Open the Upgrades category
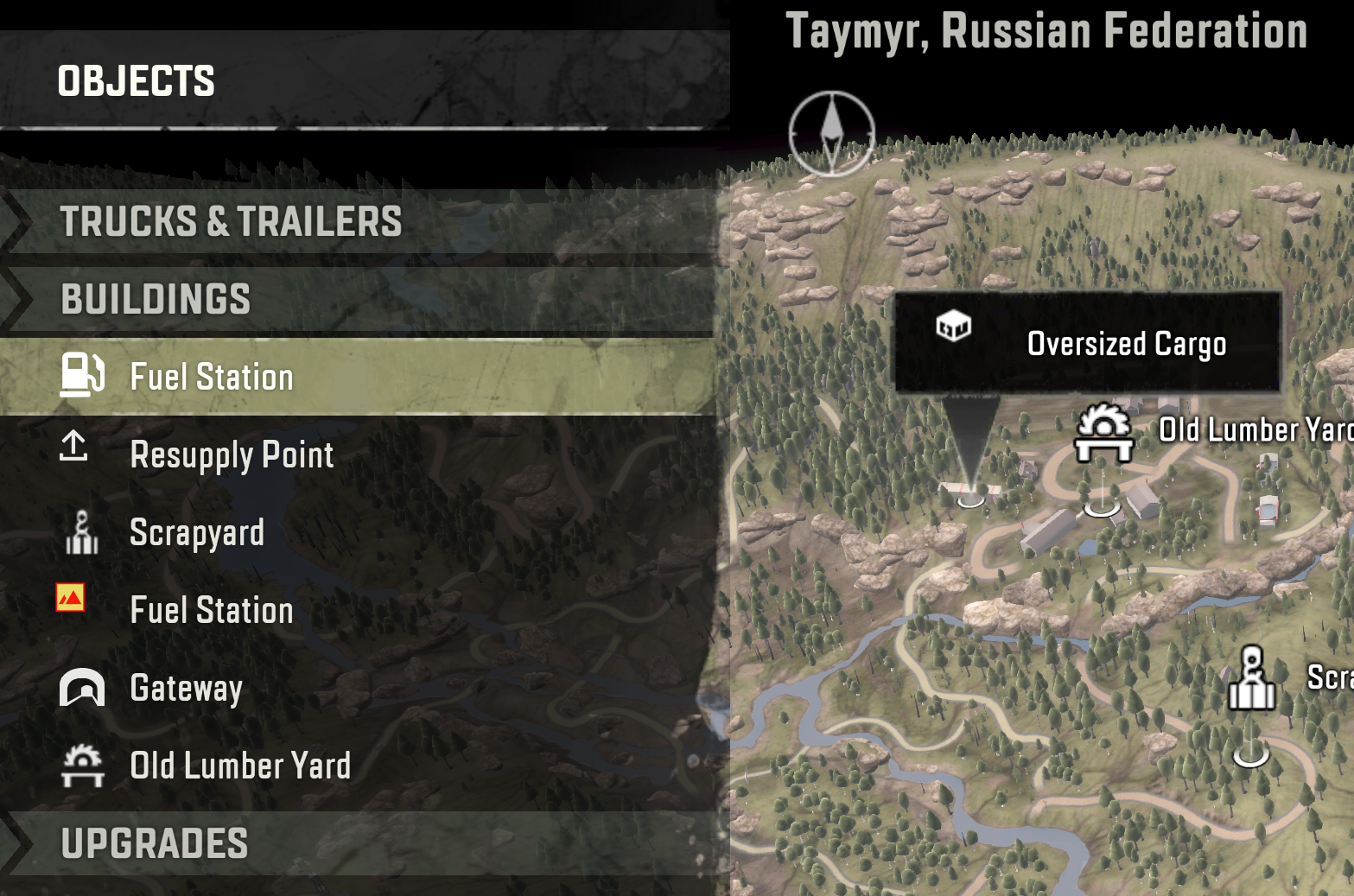Screen dimensions: 1354x896 (155, 844)
